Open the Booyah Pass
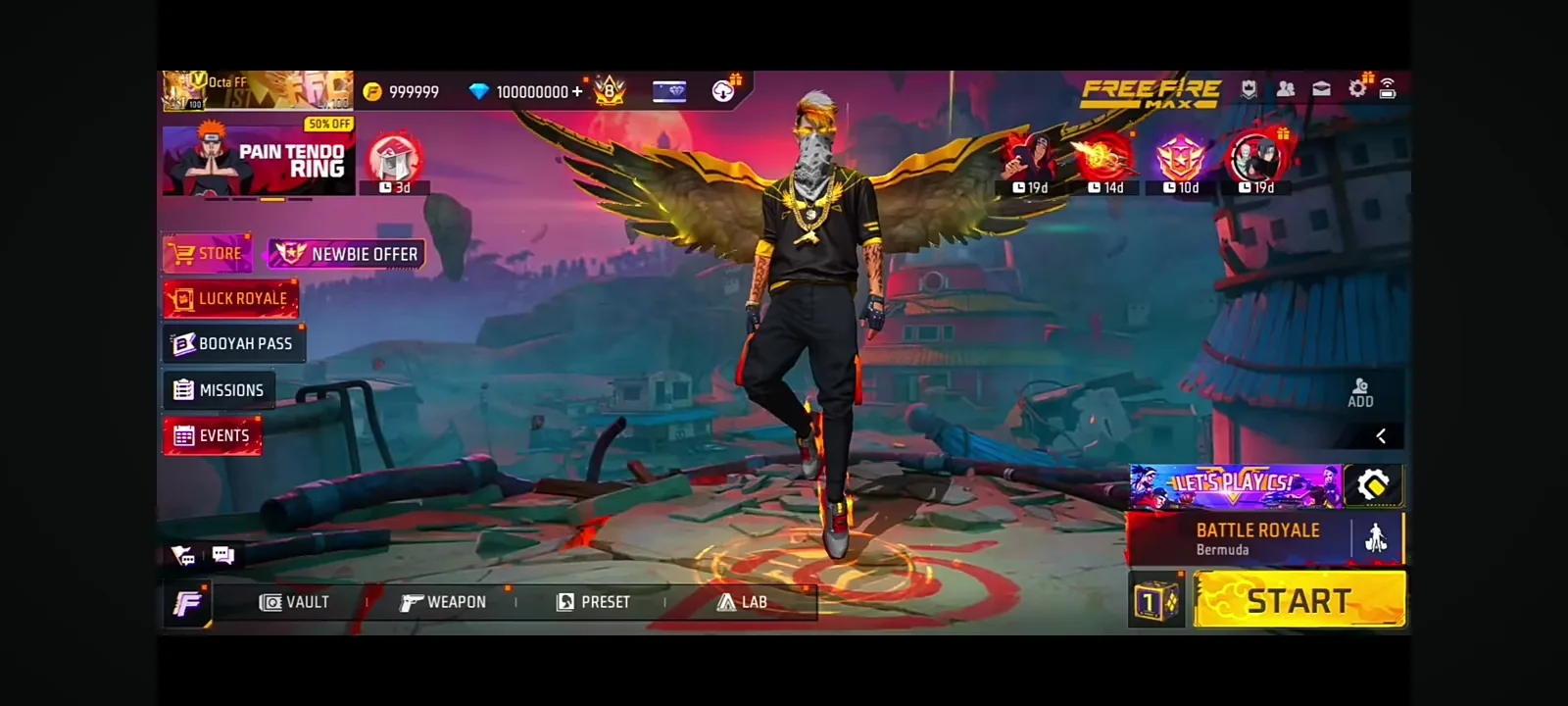The image size is (1568, 706). coord(233,343)
